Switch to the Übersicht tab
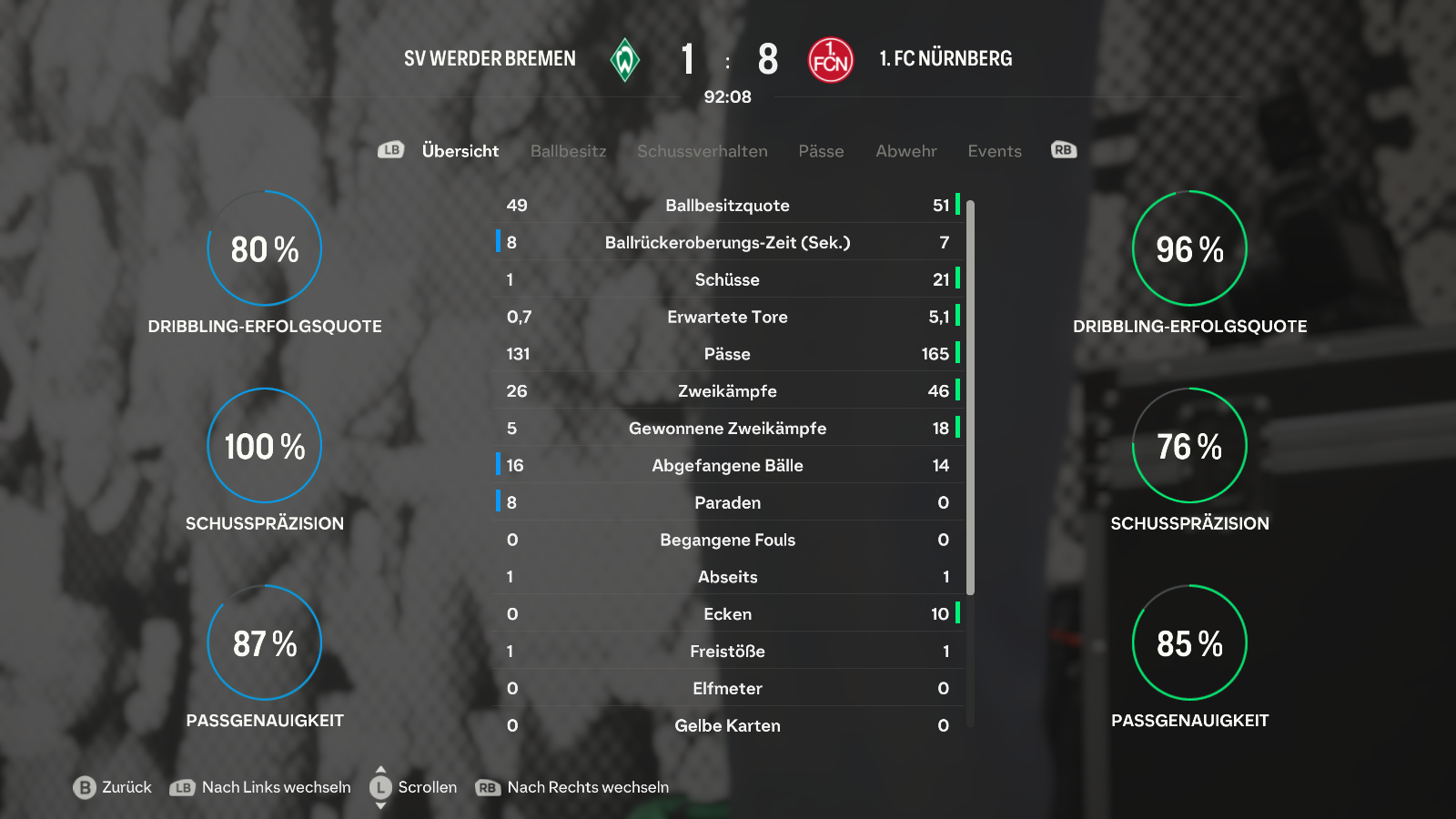1456x819 pixels. coord(460,151)
